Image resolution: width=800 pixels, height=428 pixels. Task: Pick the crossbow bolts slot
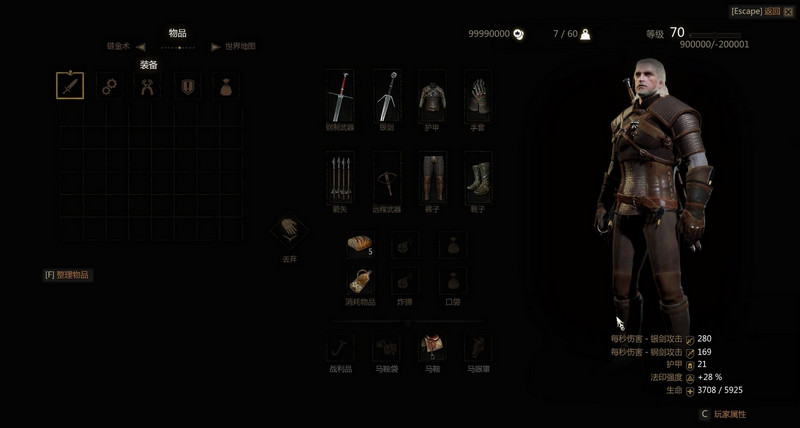point(341,178)
